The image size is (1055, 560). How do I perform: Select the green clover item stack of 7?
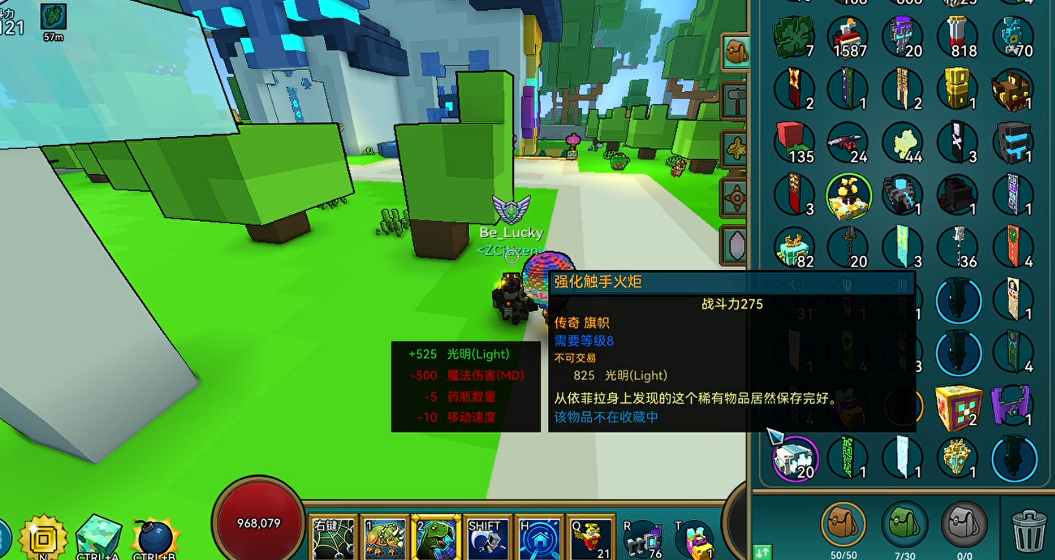coord(792,37)
